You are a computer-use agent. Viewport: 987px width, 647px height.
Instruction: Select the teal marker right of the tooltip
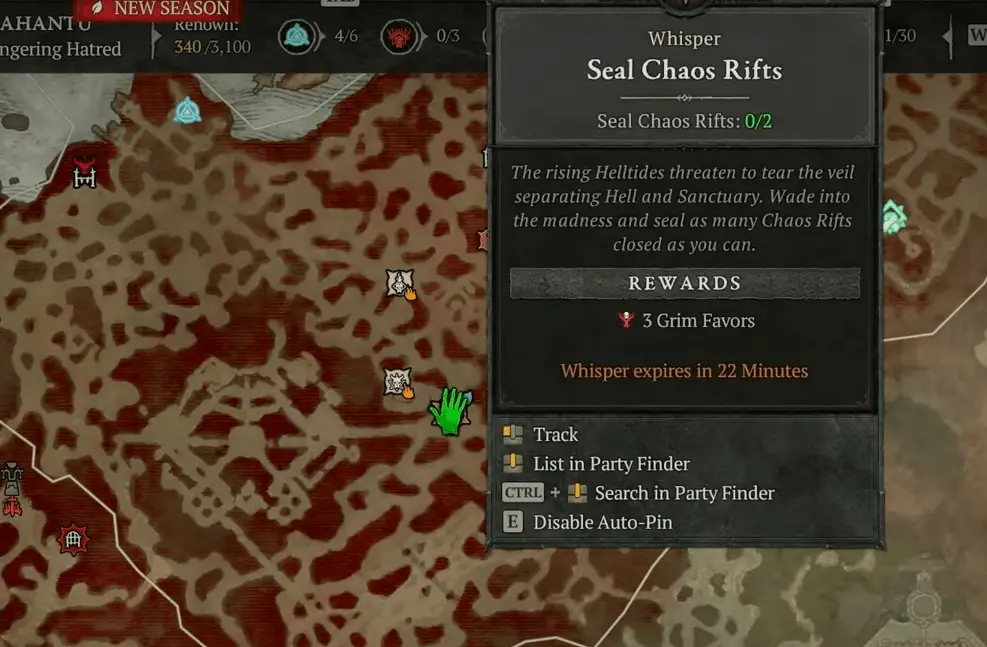click(893, 217)
